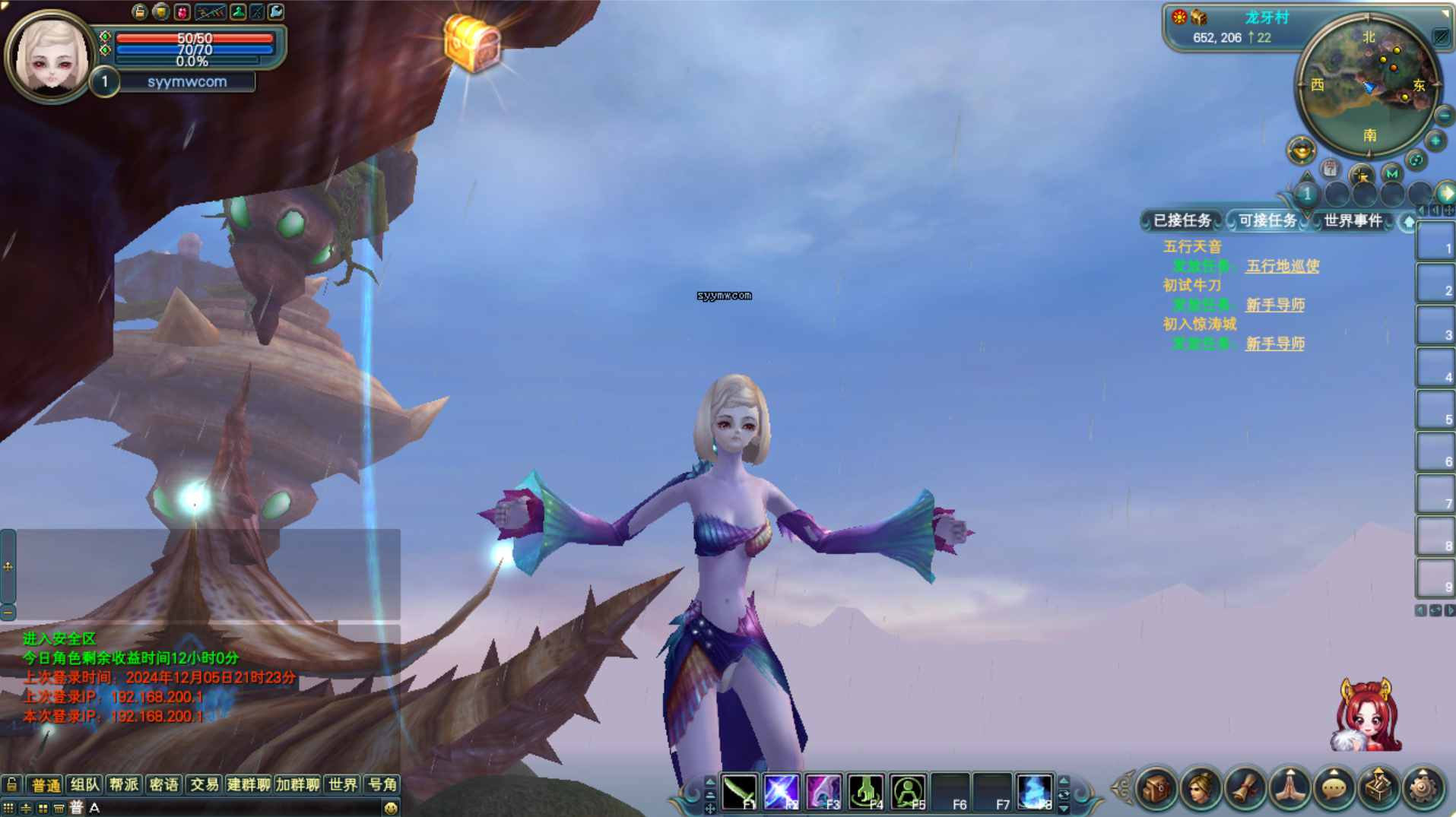Zoom in the minimap with plus button
Screen dimensions: 1456x817
[x=1435, y=141]
